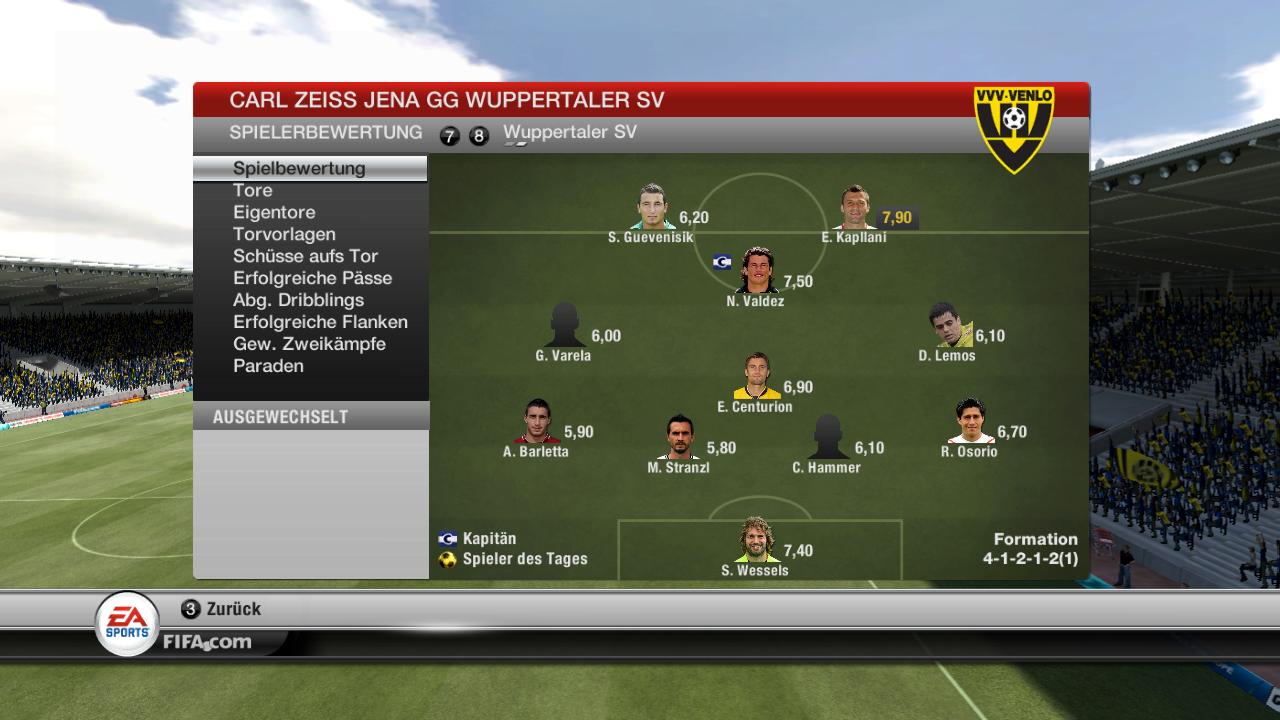Pick player E. Centurion's portrait
Screen dimensions: 1280x720
pyautogui.click(x=756, y=377)
